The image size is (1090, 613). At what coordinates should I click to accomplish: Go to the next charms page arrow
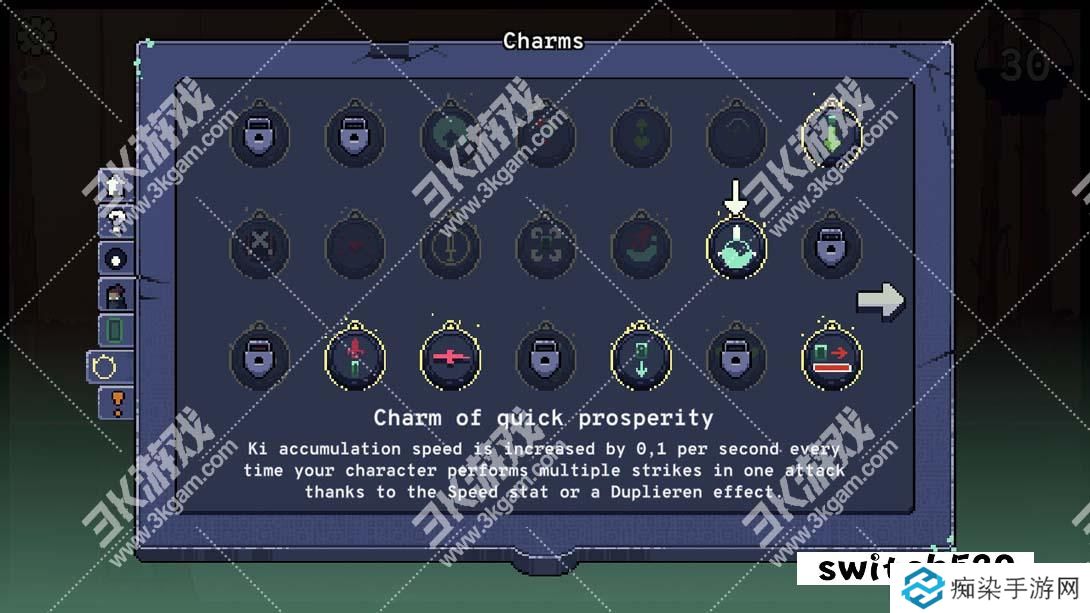tap(880, 301)
